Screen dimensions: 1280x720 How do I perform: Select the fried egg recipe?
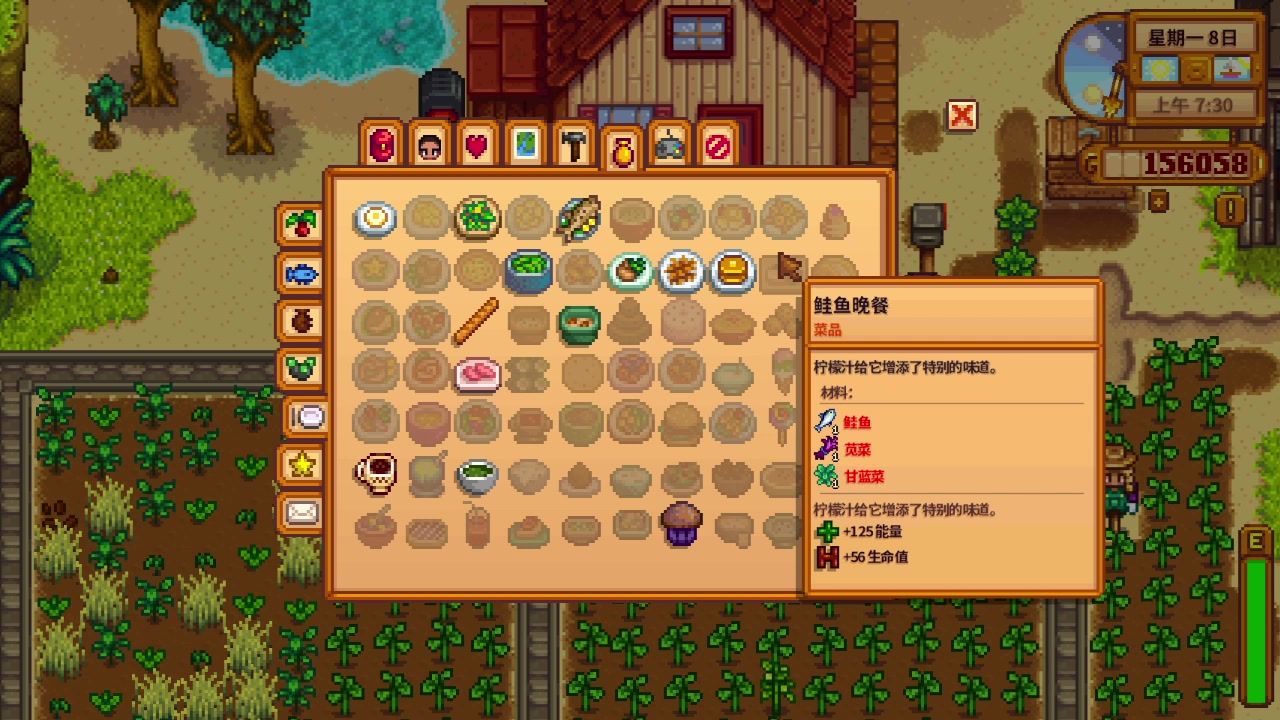[x=376, y=218]
